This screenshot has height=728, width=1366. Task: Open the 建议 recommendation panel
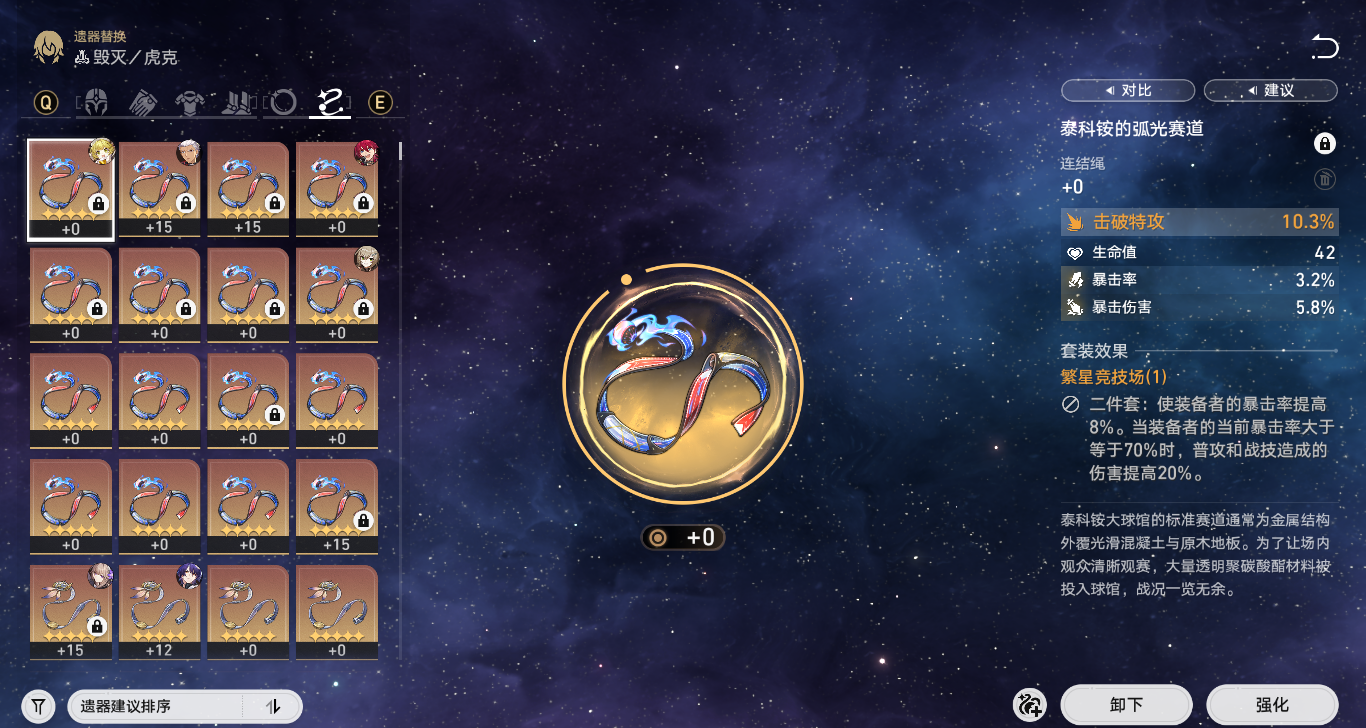pyautogui.click(x=1270, y=91)
